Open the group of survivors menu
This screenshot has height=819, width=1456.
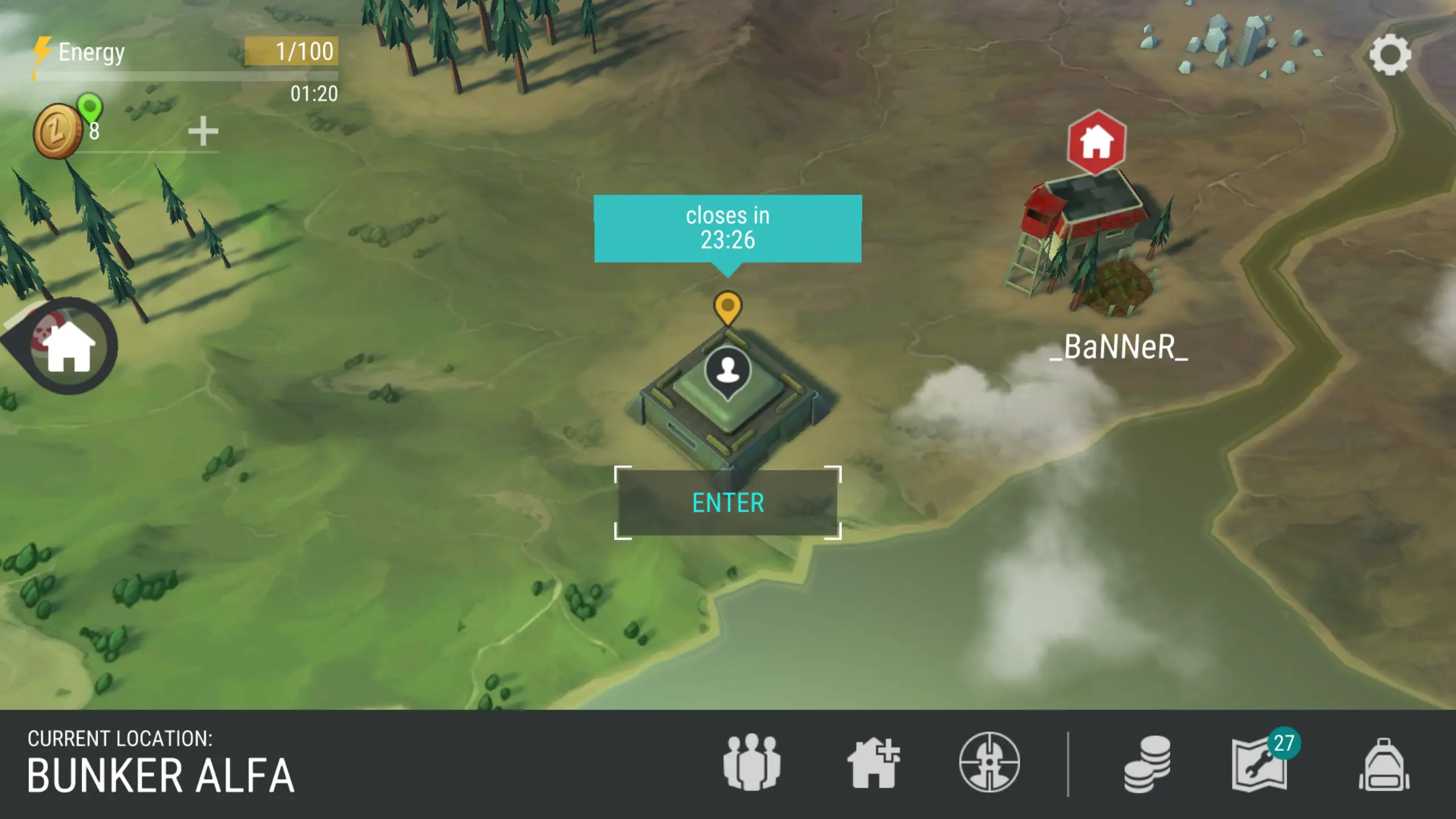tap(751, 763)
